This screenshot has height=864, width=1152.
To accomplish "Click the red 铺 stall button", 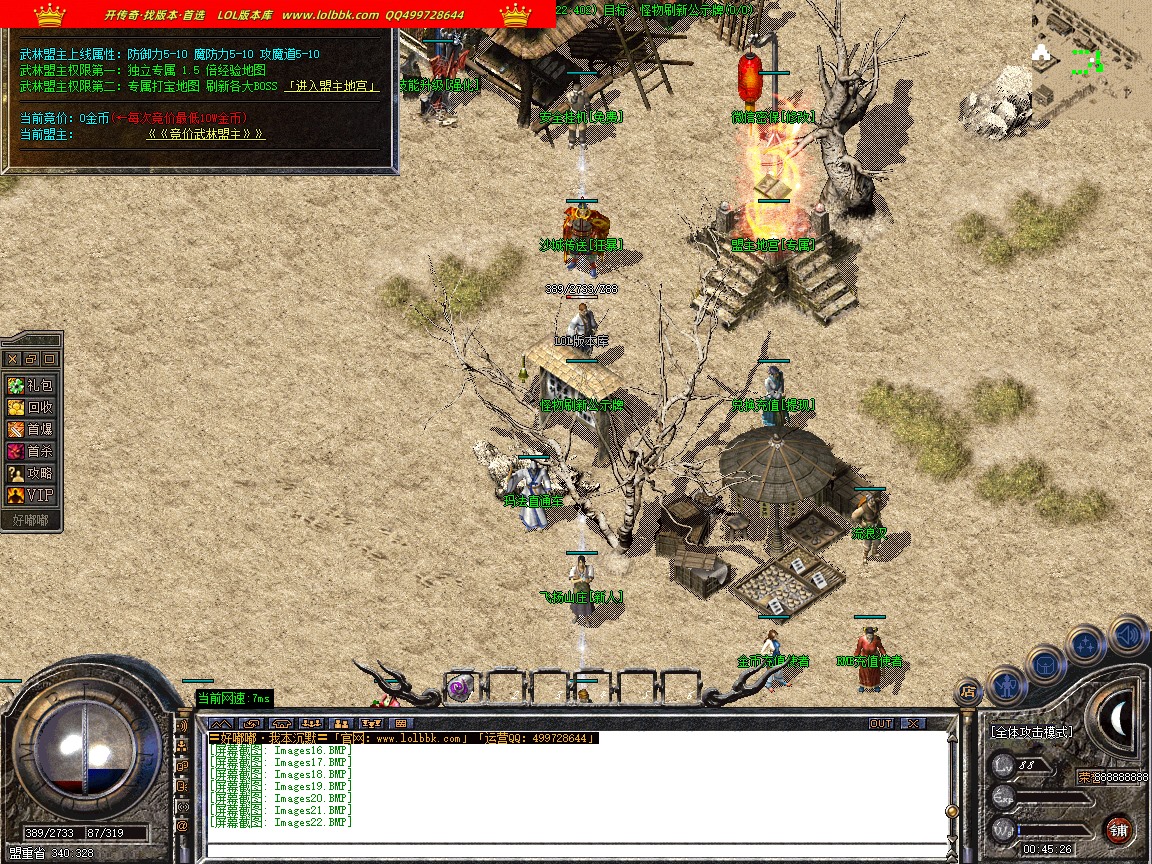I will 1118,829.
